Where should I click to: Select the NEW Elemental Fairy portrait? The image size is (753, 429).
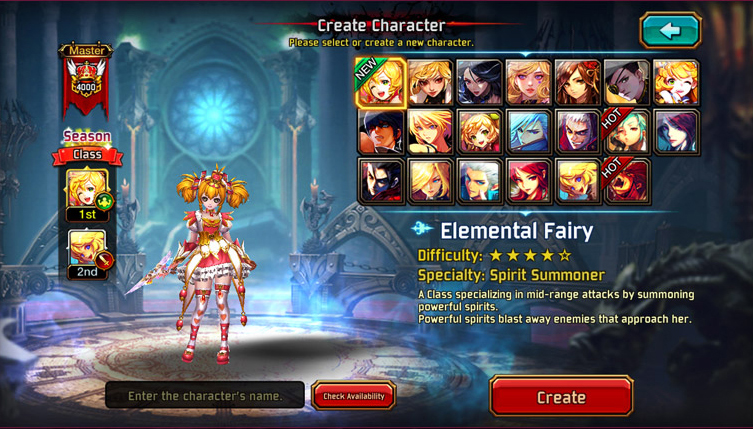[x=381, y=83]
